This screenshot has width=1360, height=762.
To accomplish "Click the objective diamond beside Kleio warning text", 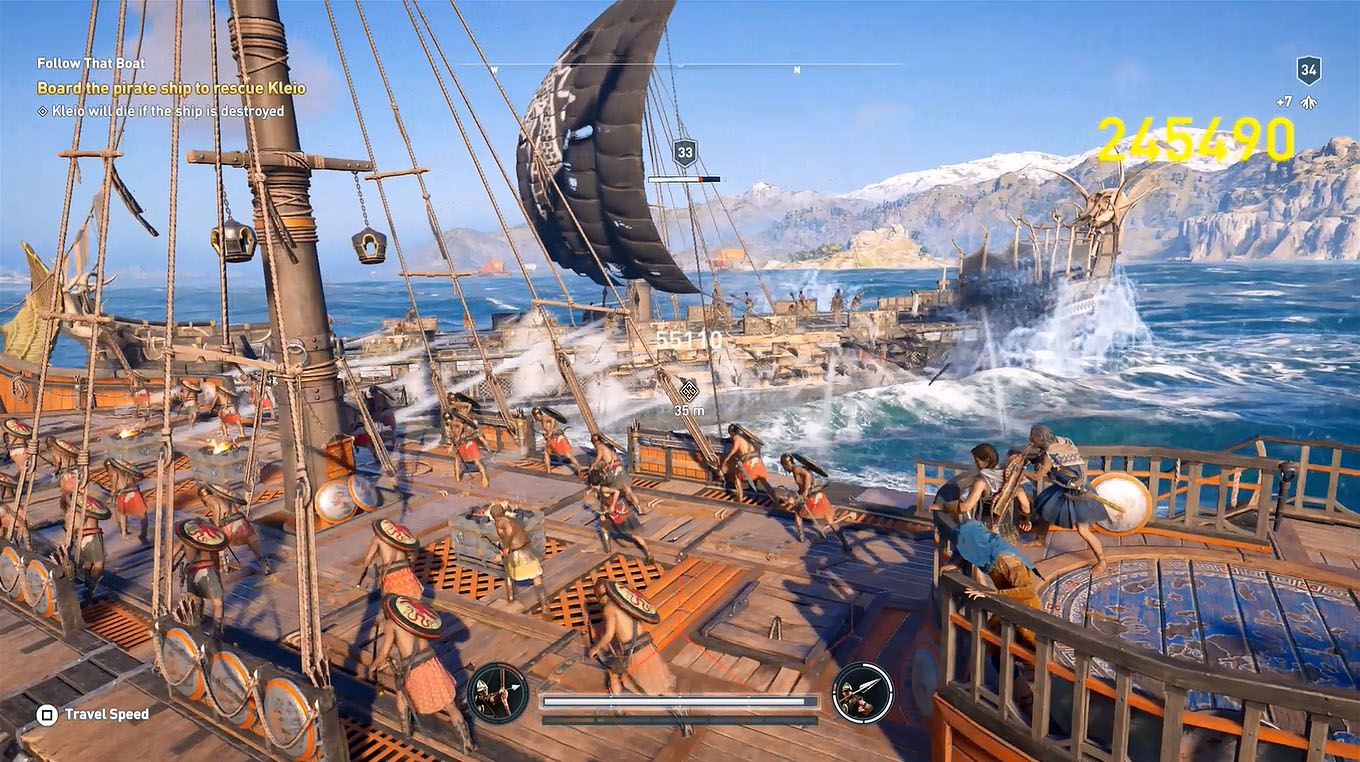I will coord(42,112).
